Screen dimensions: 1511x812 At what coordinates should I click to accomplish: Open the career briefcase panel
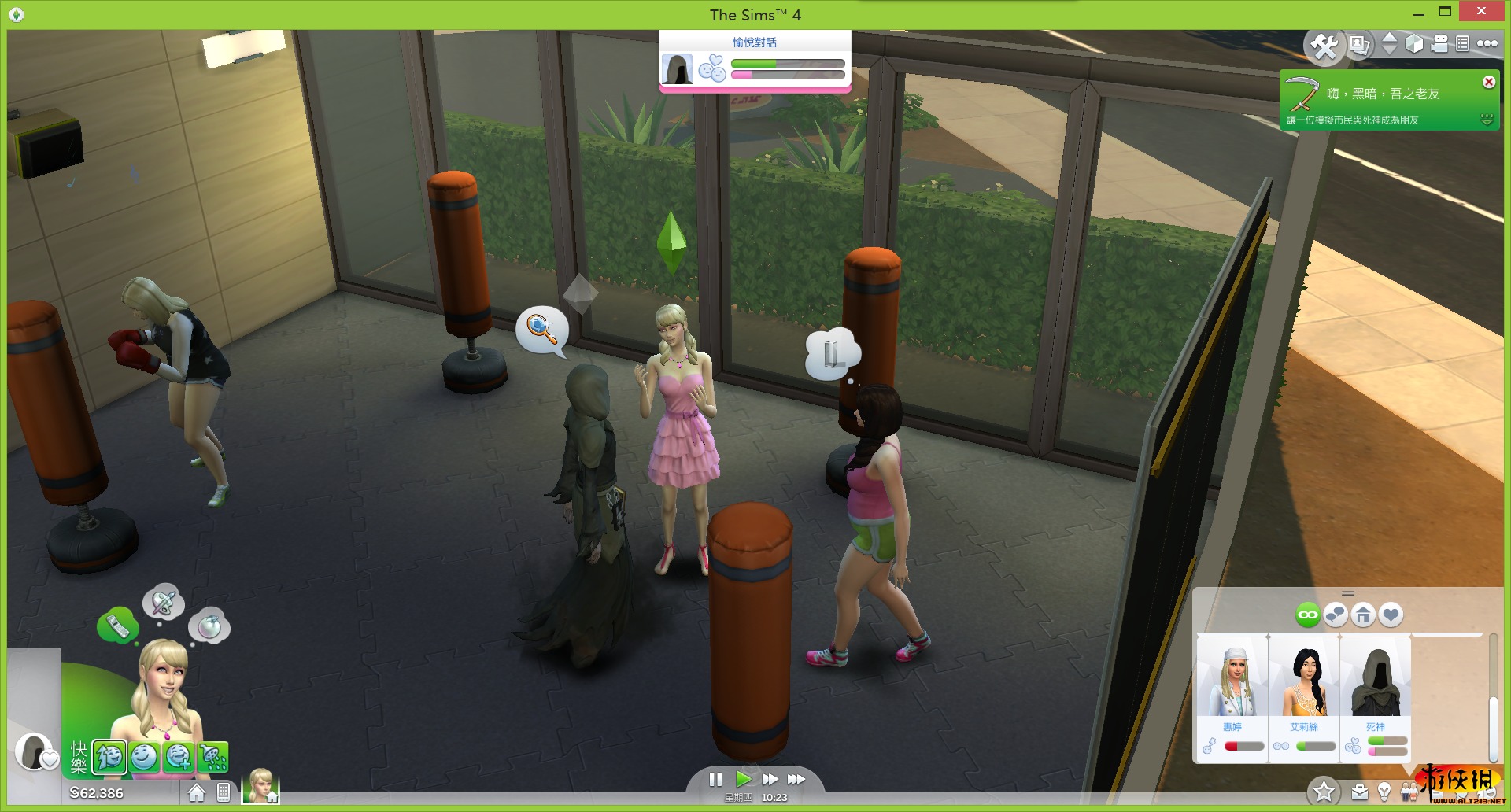click(x=1359, y=792)
